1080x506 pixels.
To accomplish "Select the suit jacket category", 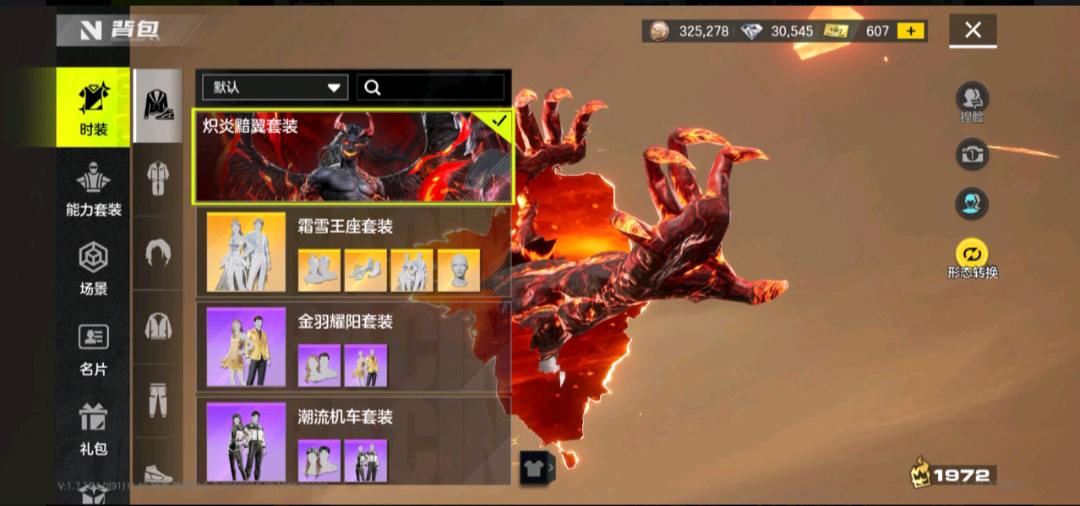I will coord(158,104).
